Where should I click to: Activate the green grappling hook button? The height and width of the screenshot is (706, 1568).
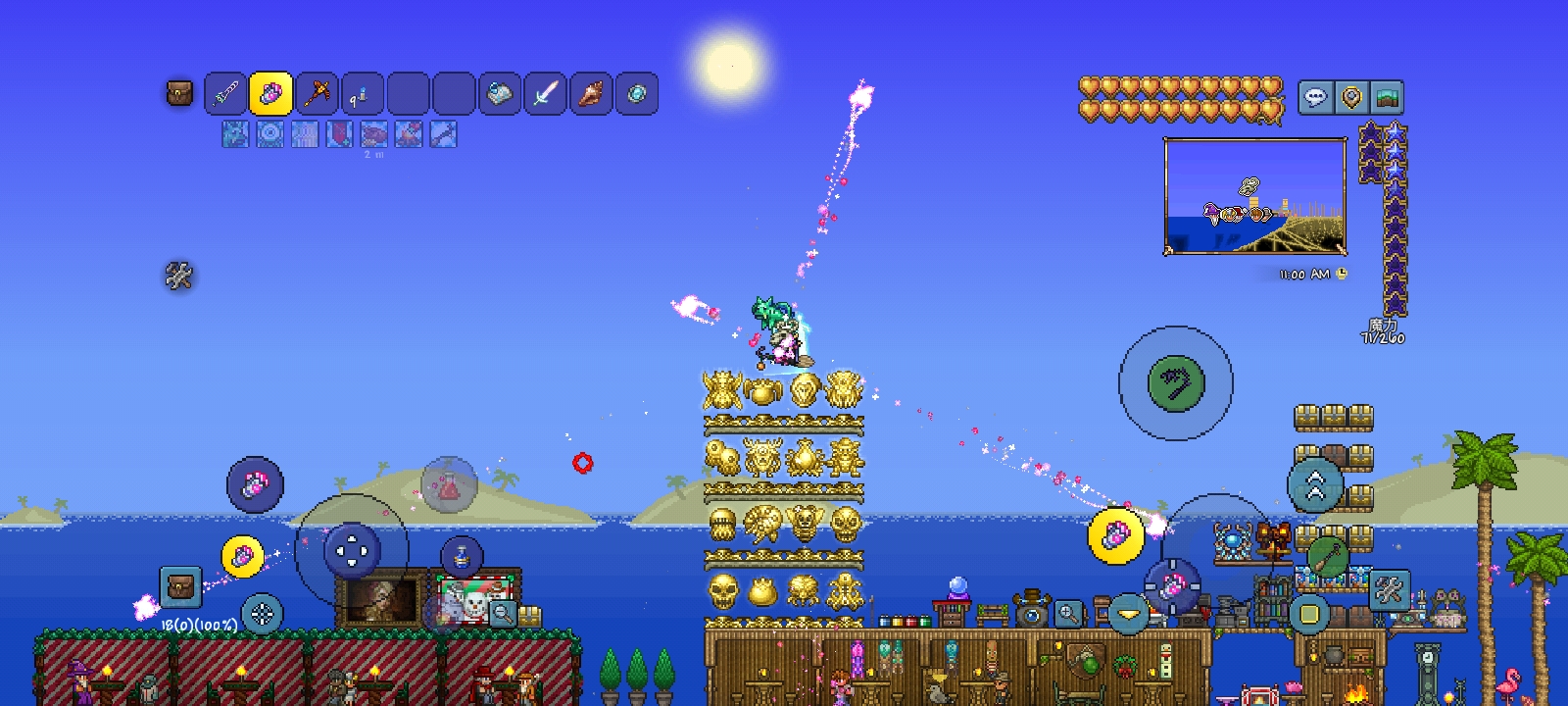[1175, 382]
